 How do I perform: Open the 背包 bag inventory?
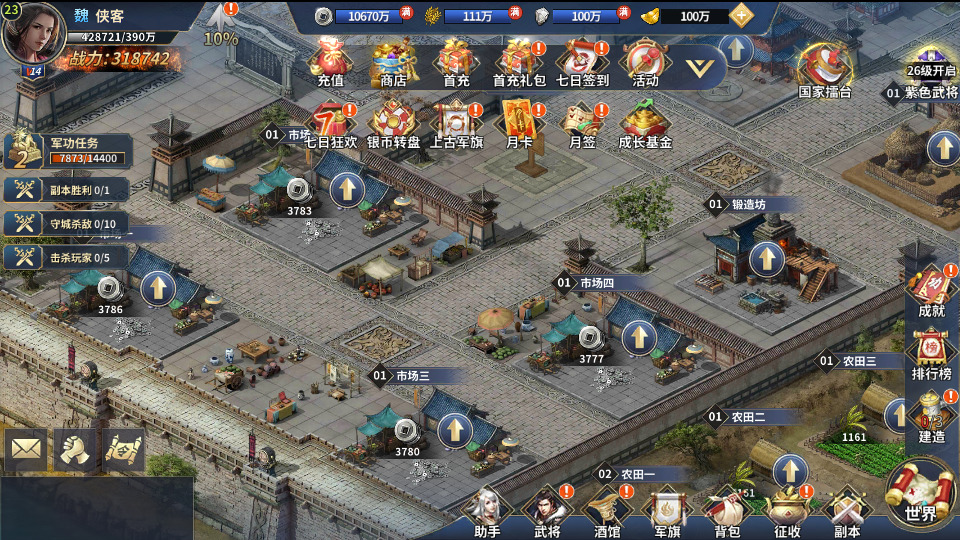tap(727, 510)
